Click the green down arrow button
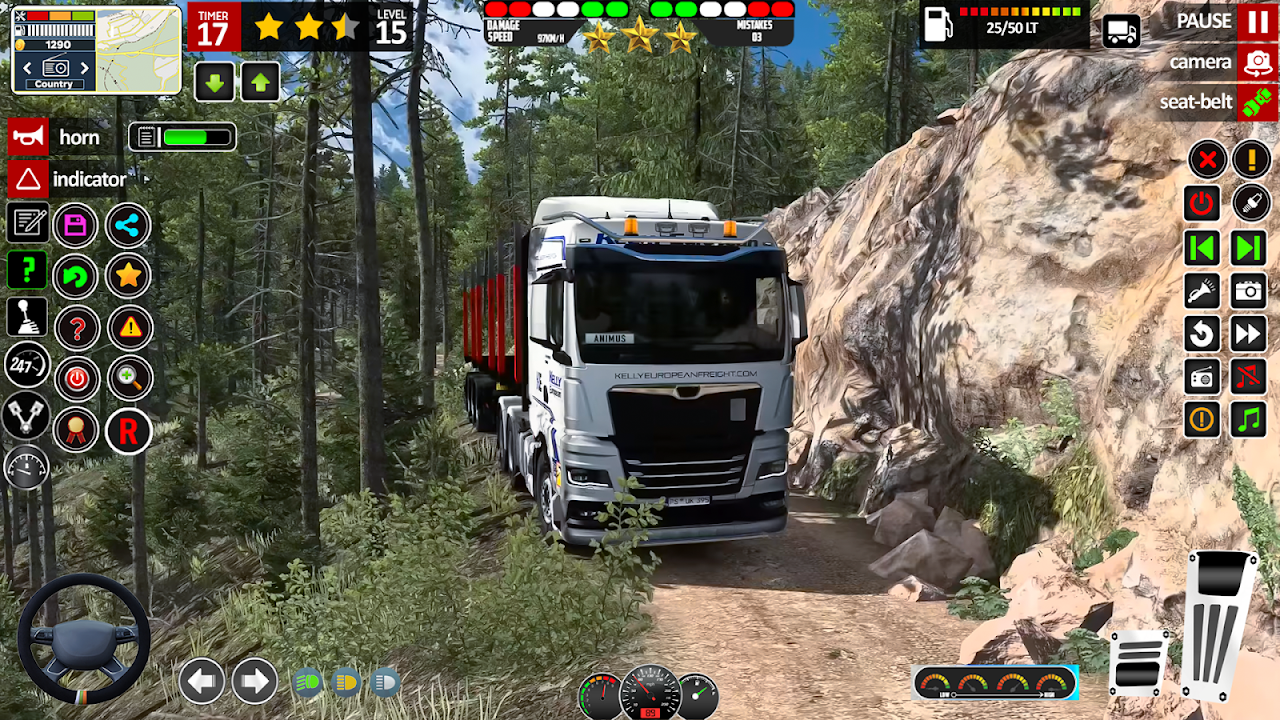This screenshot has height=720, width=1280. [215, 82]
